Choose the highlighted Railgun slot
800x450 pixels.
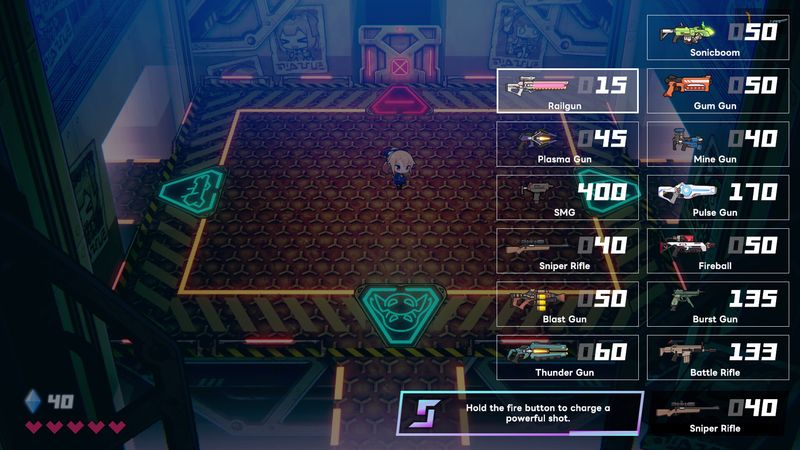coord(567,91)
